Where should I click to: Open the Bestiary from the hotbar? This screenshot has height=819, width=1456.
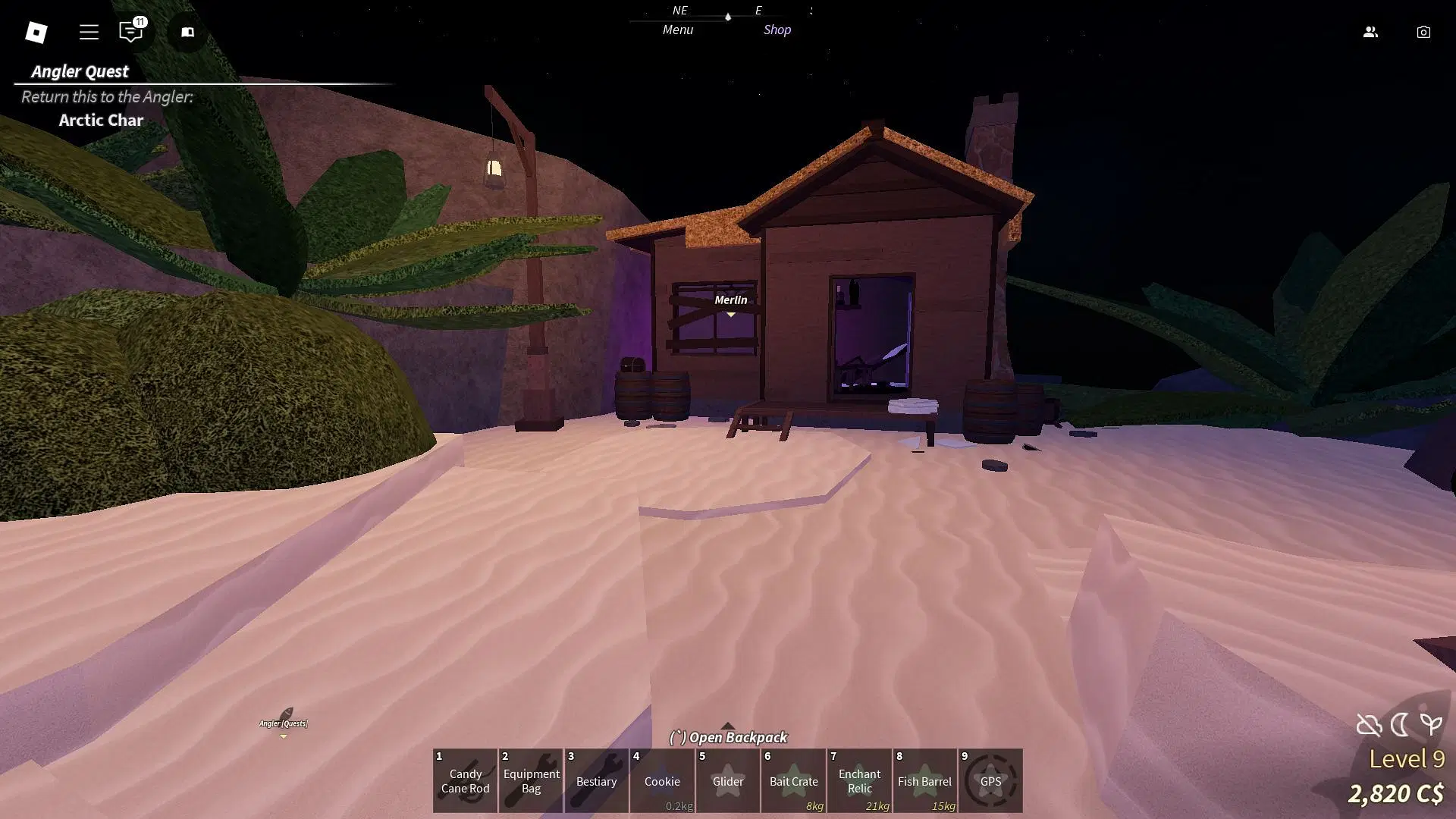596,780
